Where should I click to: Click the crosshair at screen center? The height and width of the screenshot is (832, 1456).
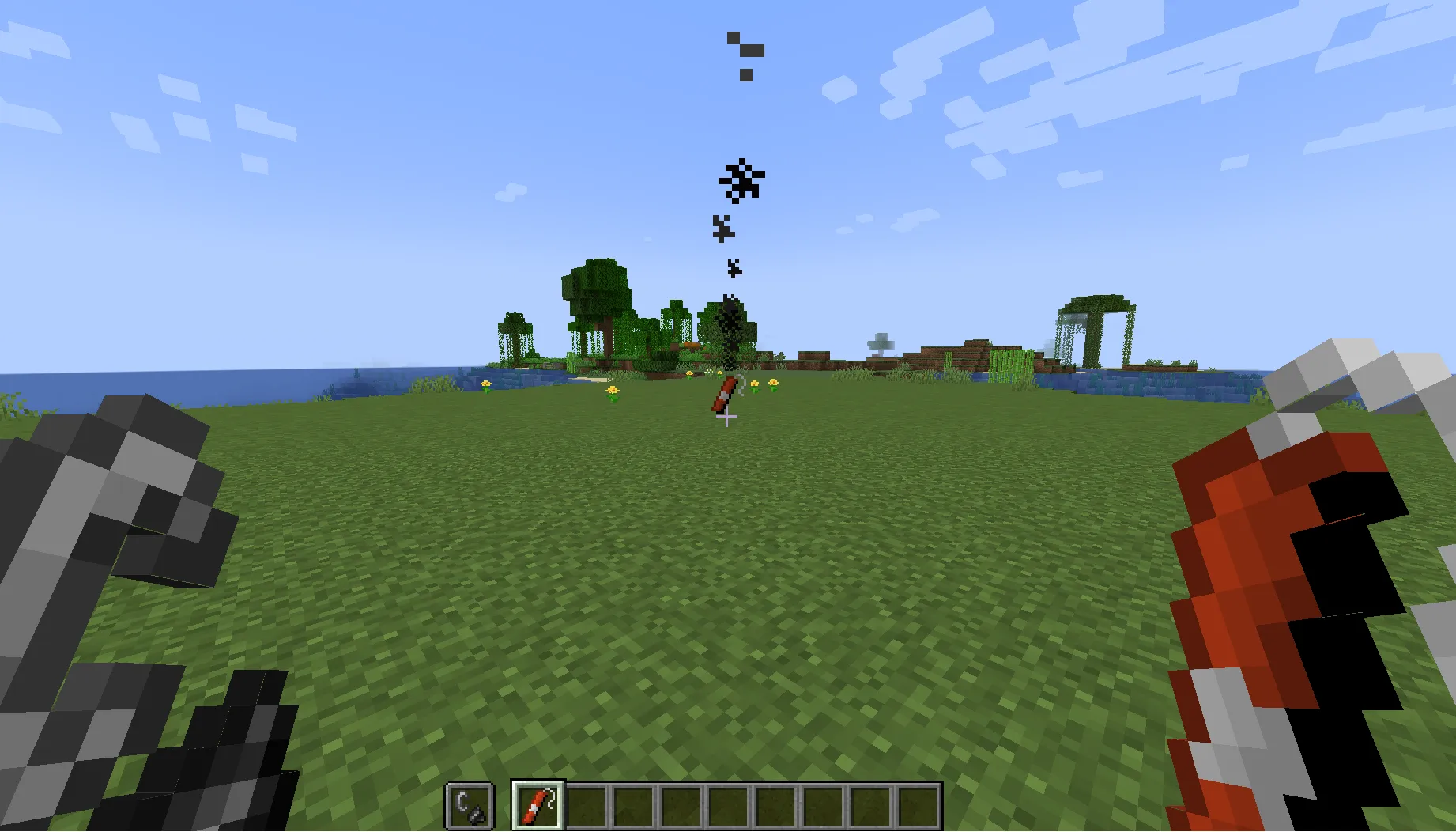point(728,416)
